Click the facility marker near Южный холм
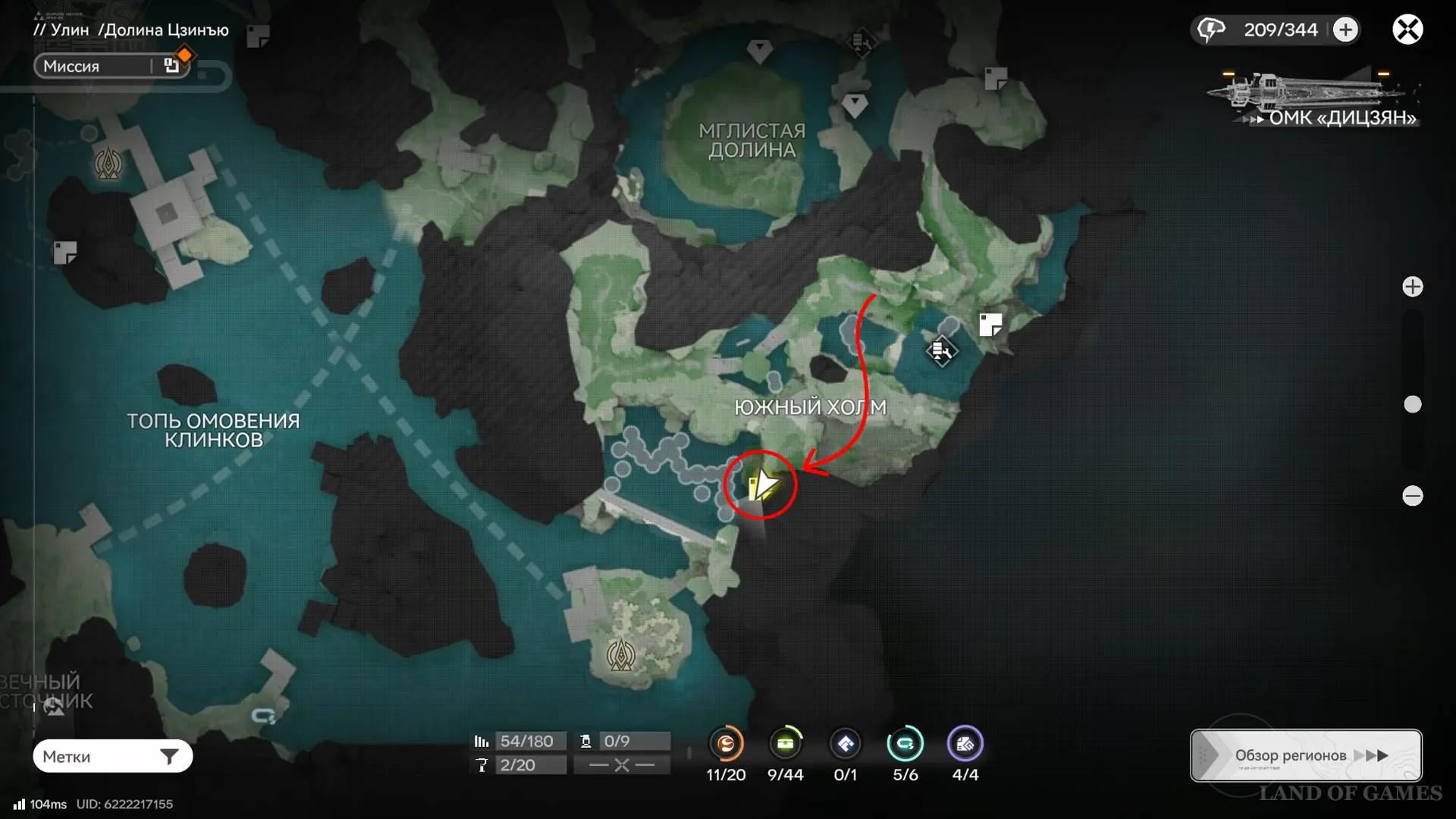The width and height of the screenshot is (1456, 819). [941, 350]
